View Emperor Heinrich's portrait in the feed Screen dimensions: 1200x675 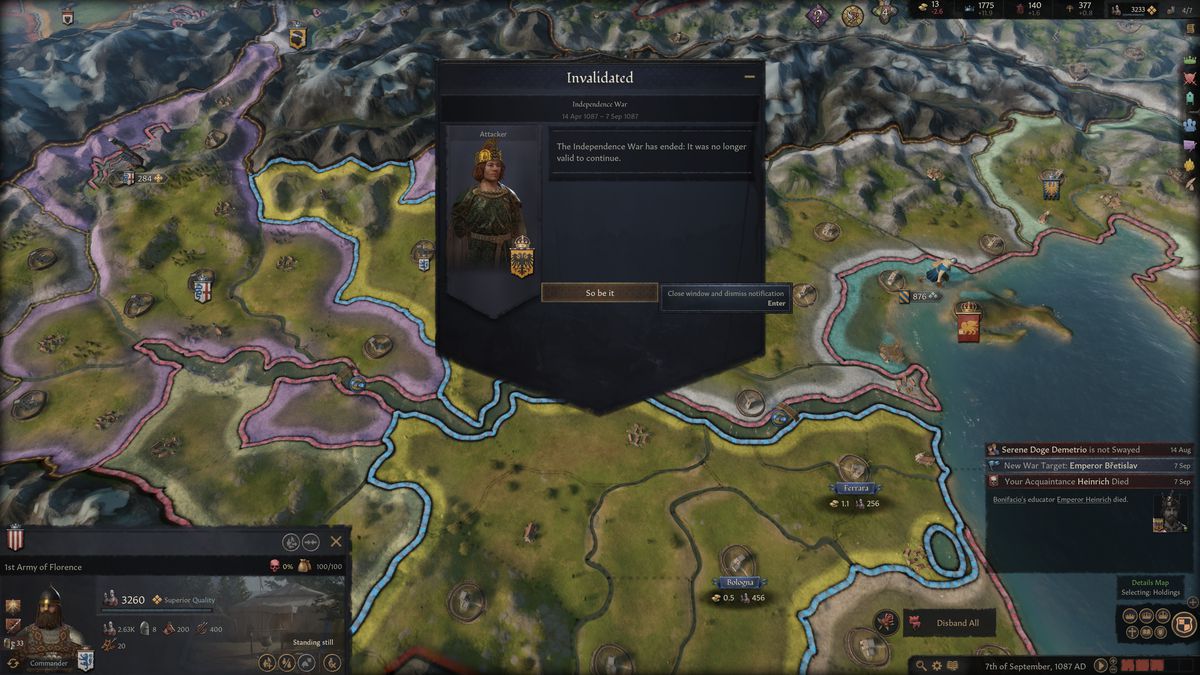1172,511
